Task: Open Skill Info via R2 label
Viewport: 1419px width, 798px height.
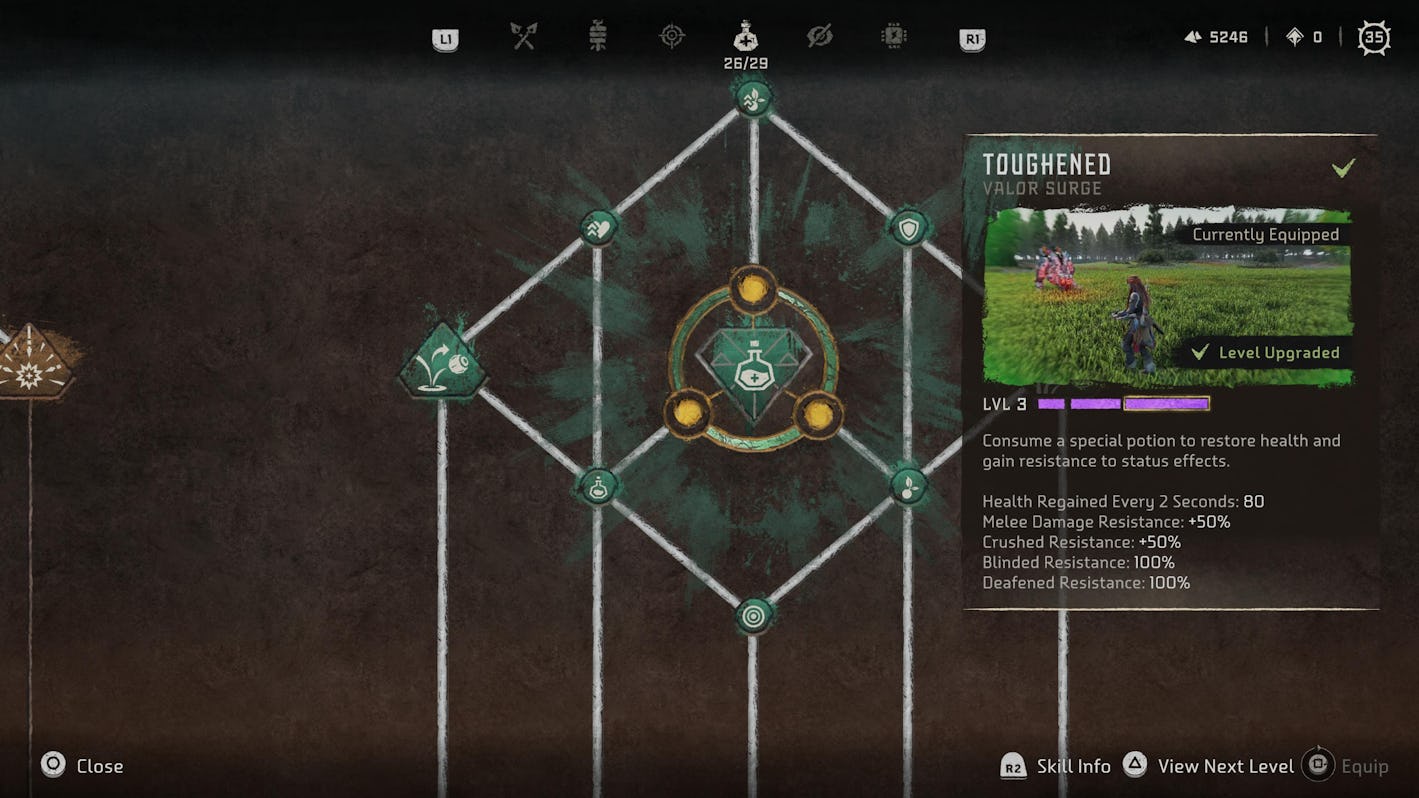Action: tap(1060, 765)
